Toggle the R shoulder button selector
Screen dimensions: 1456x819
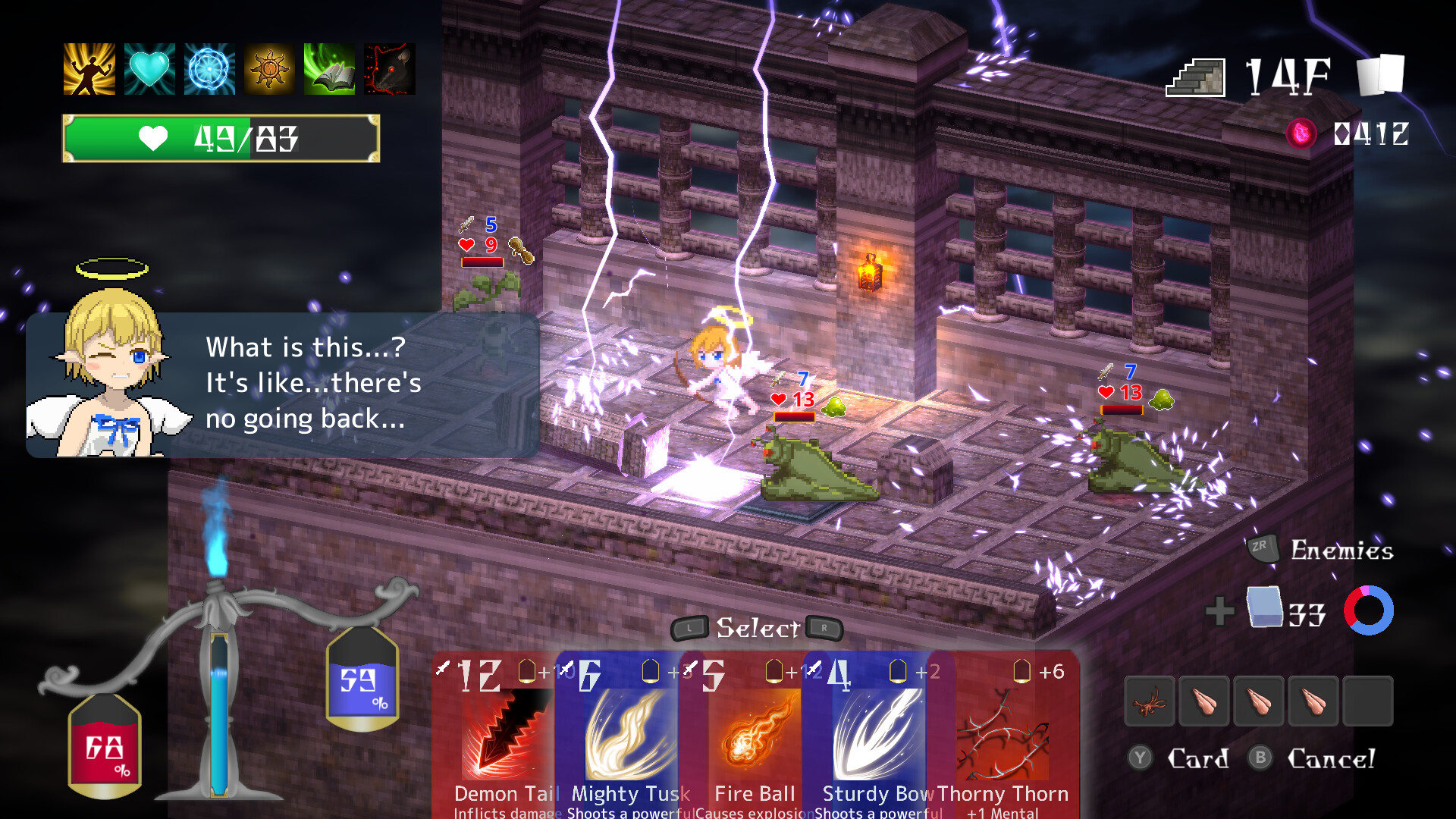[x=824, y=629]
